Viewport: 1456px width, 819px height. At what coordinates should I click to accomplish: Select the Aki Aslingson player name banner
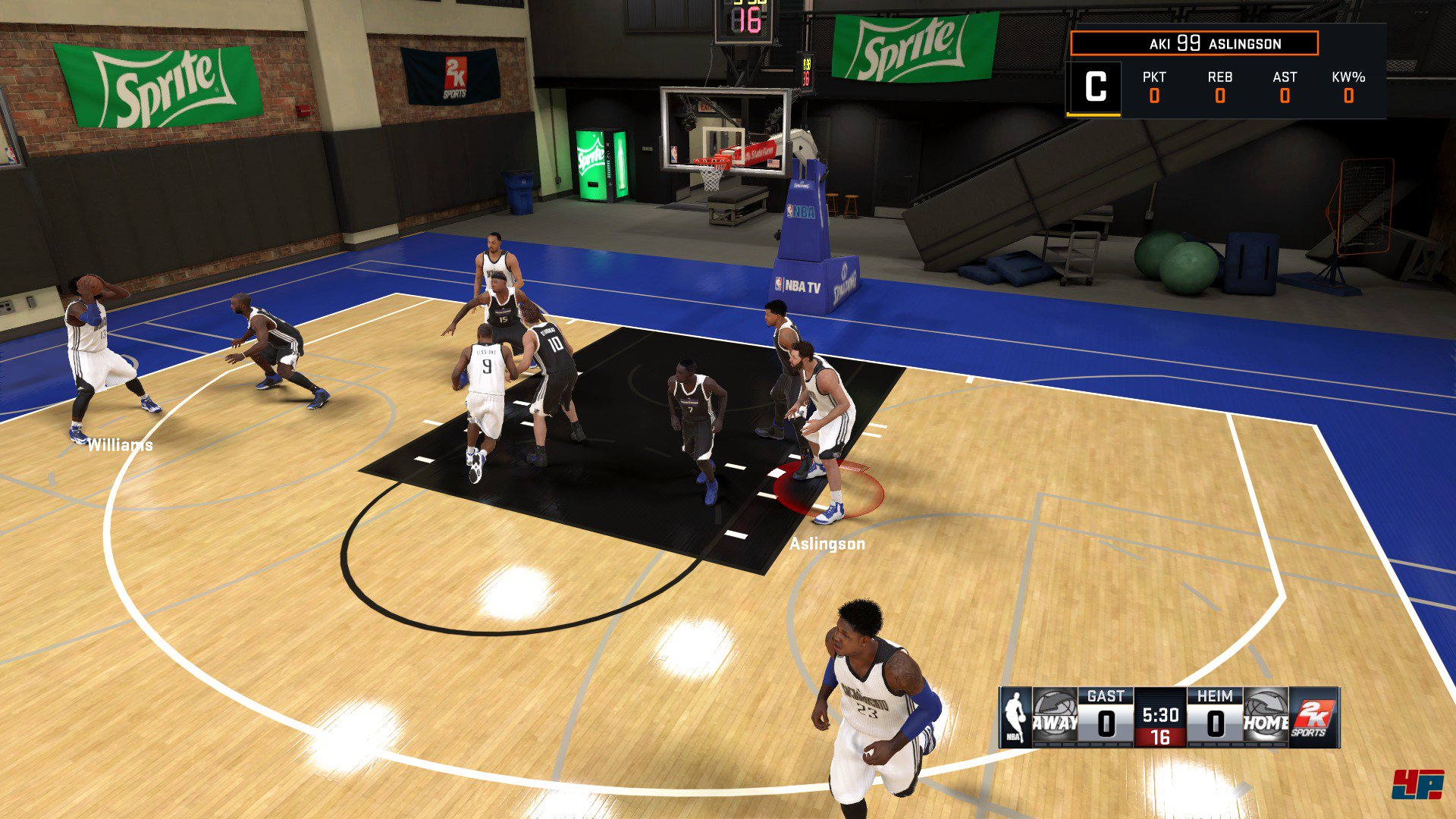point(1194,44)
